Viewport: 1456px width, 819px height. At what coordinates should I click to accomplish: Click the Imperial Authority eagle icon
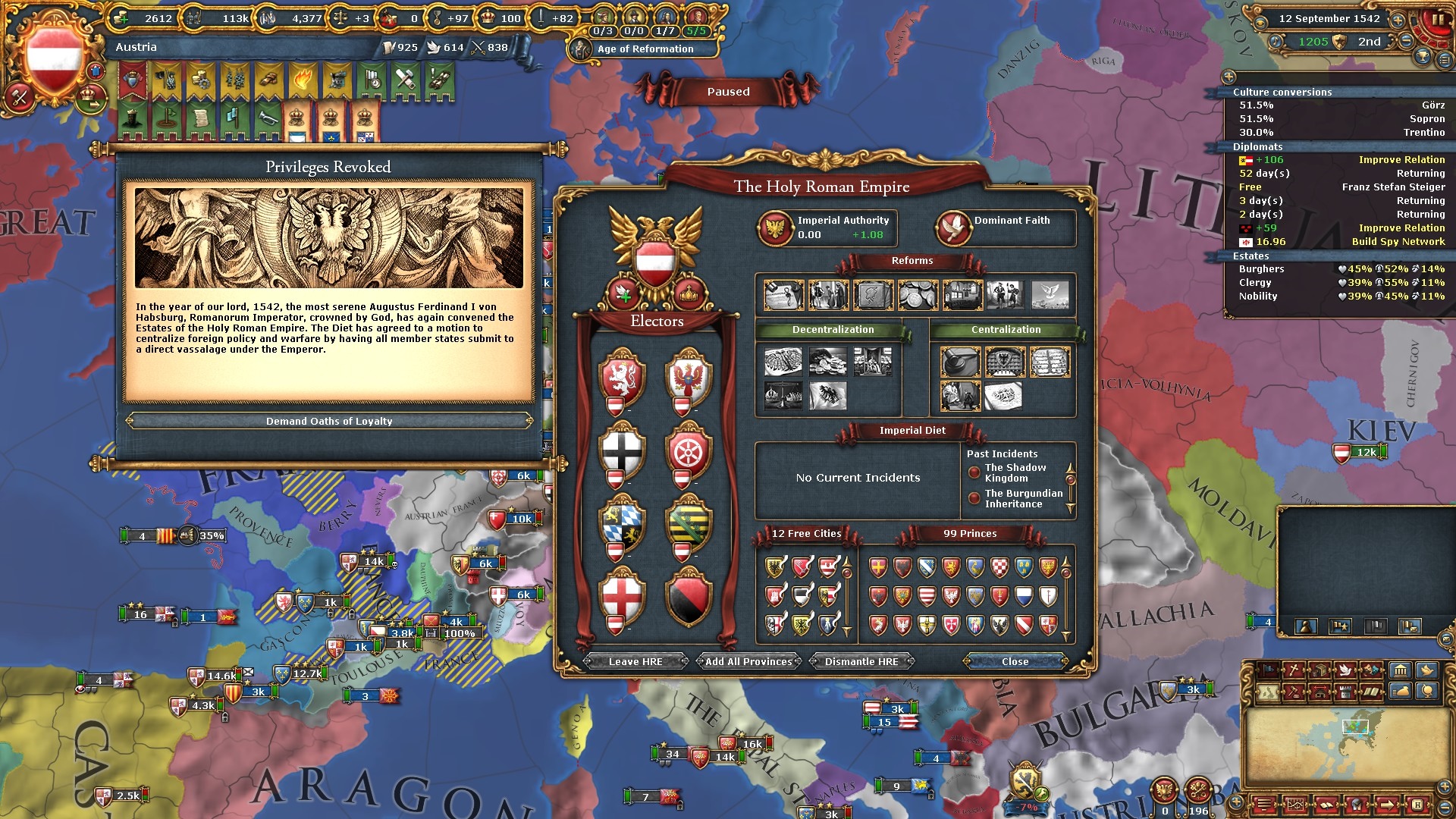point(776,227)
